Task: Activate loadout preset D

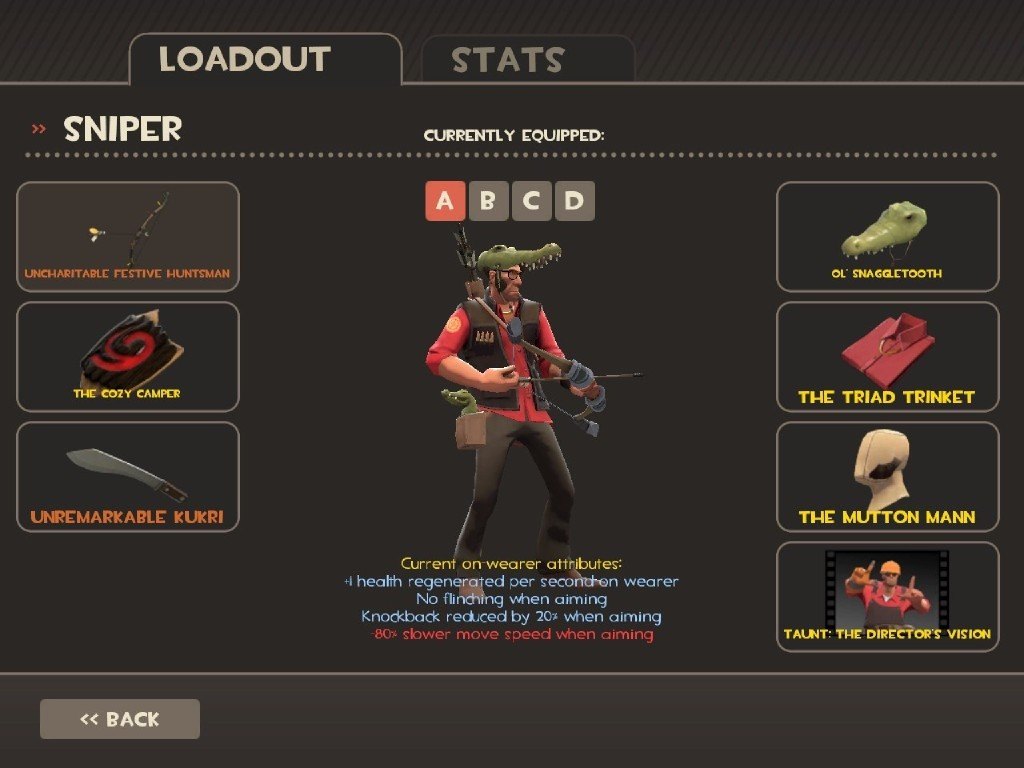Action: [x=574, y=201]
